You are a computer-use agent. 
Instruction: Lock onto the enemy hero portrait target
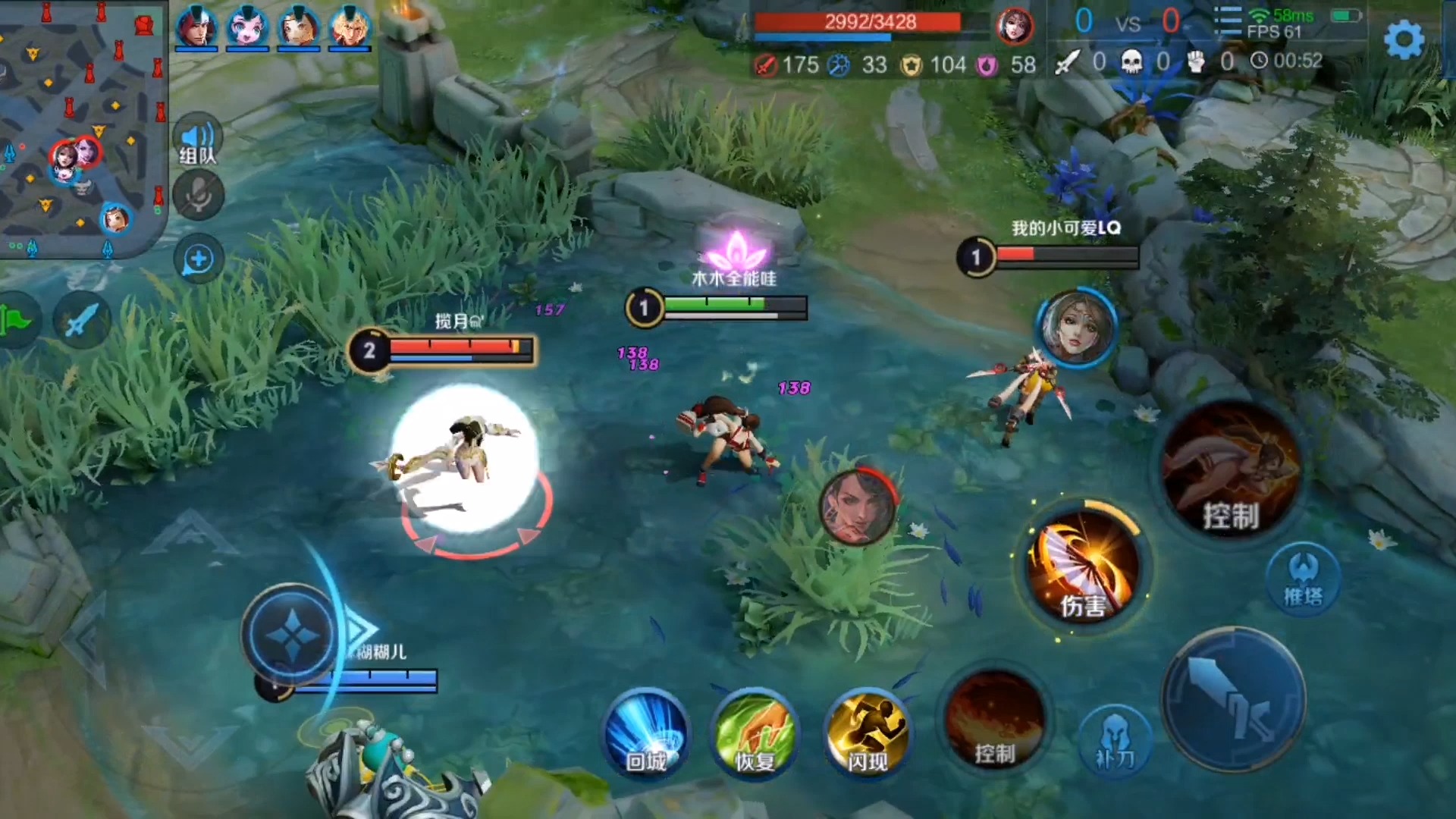pos(858,507)
